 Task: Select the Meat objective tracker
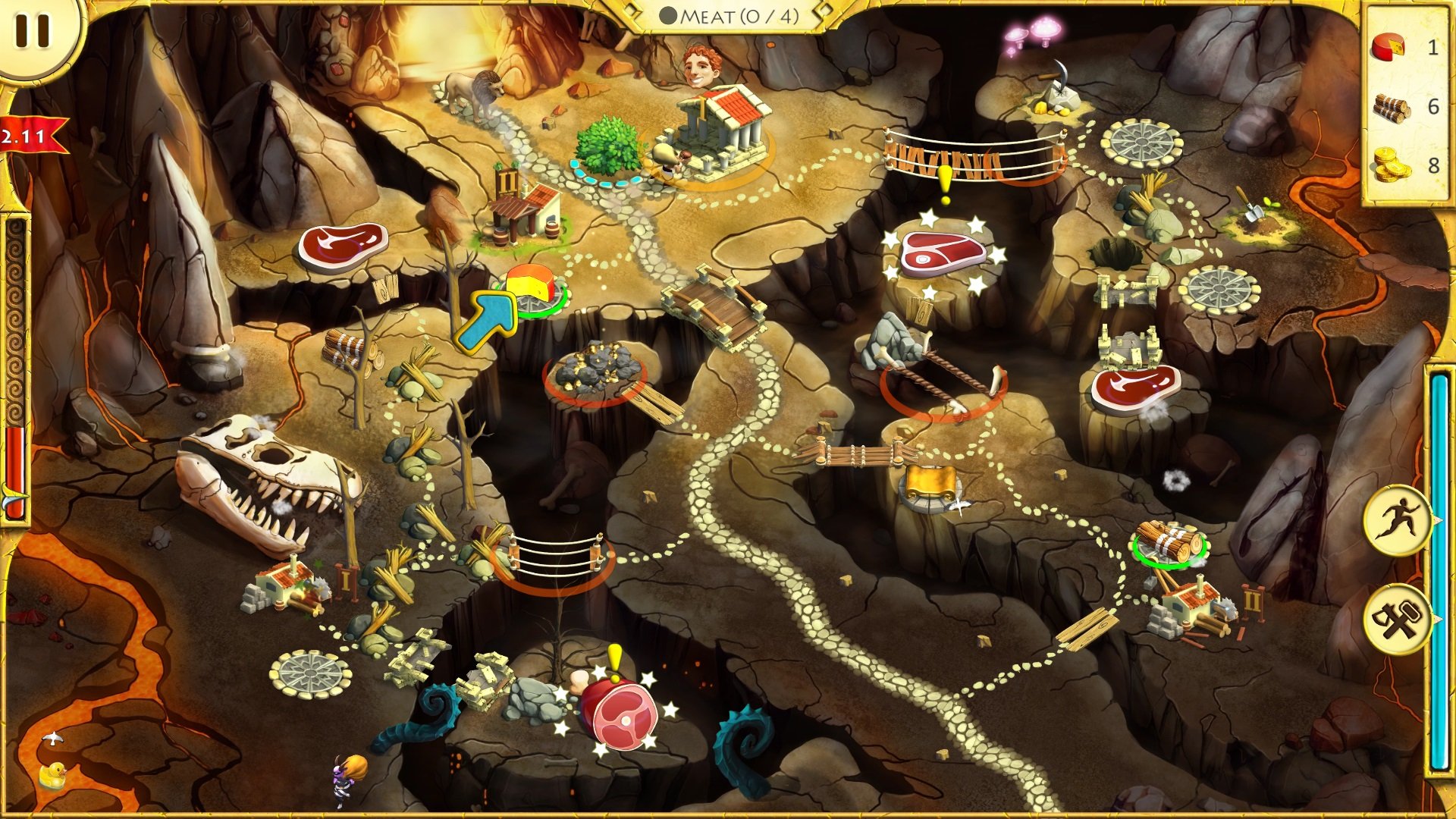click(730, 16)
